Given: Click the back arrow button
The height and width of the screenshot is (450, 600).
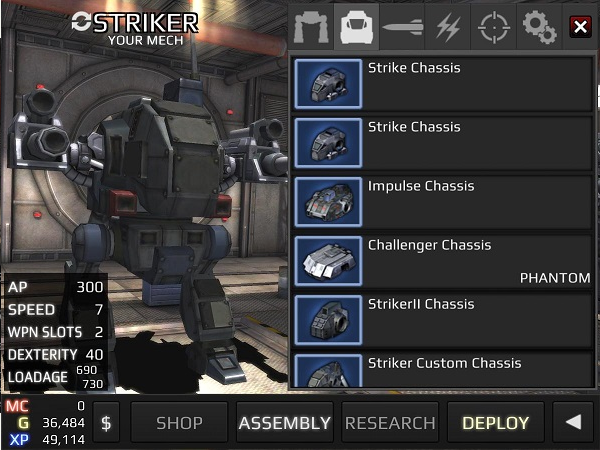Looking at the screenshot, I should [573, 423].
